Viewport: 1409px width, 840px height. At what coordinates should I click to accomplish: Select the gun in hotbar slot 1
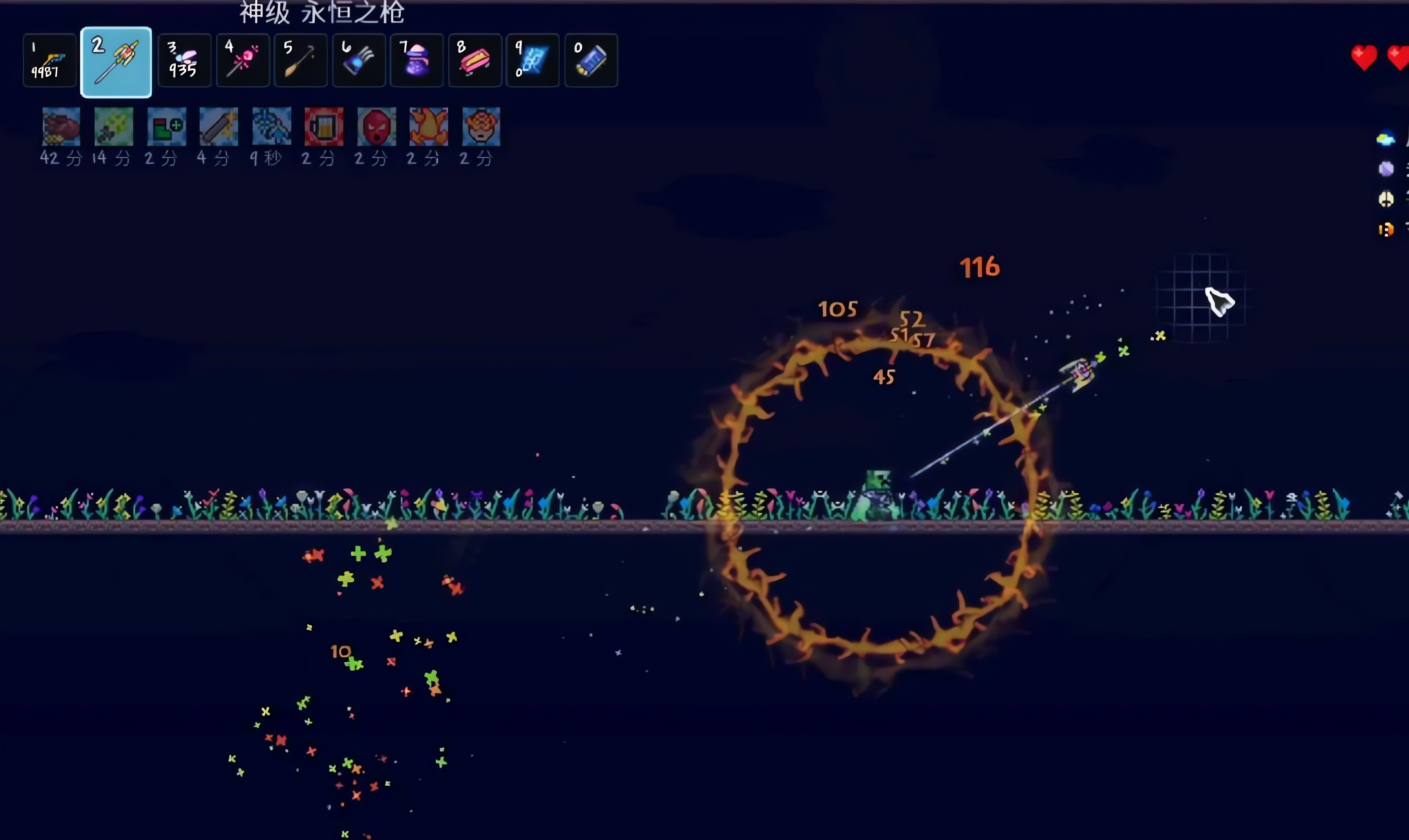click(50, 61)
